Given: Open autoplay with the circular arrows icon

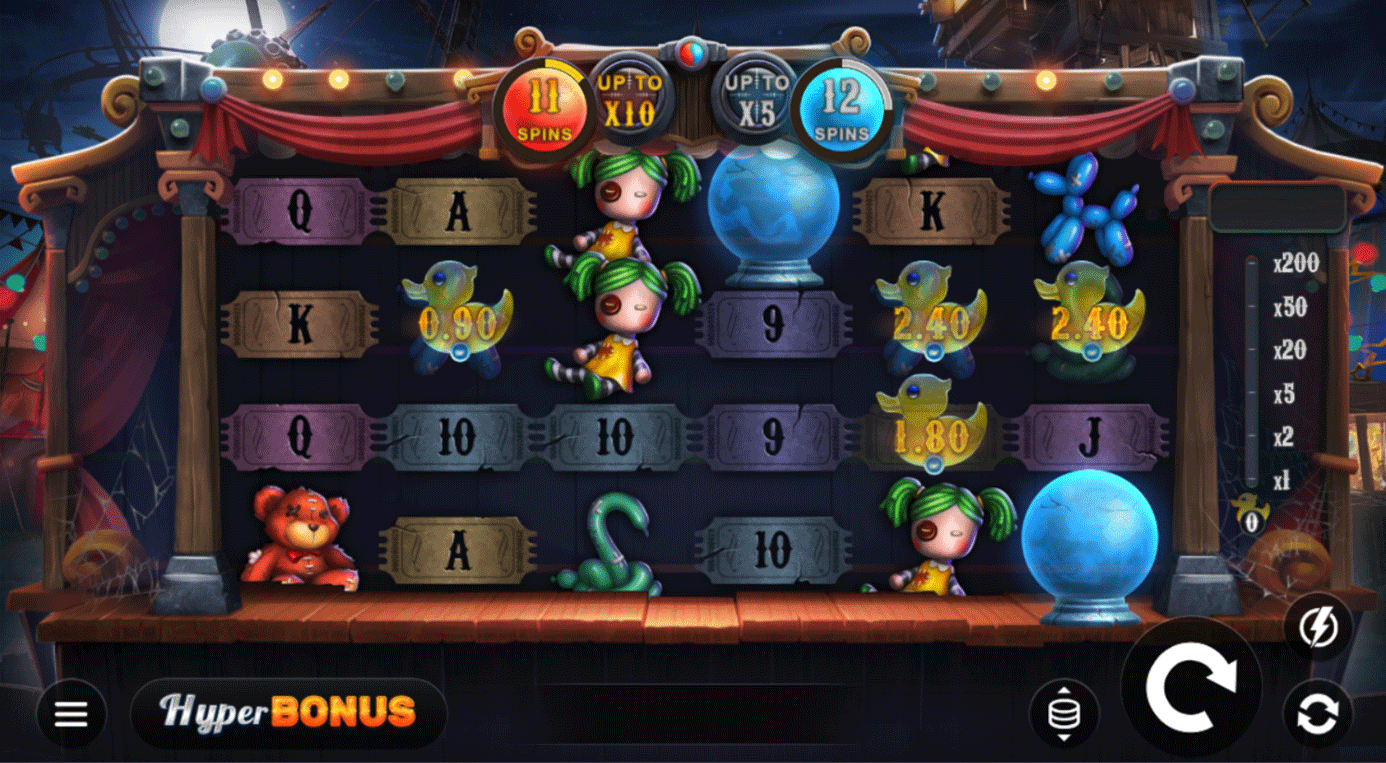Looking at the screenshot, I should tap(1317, 714).
